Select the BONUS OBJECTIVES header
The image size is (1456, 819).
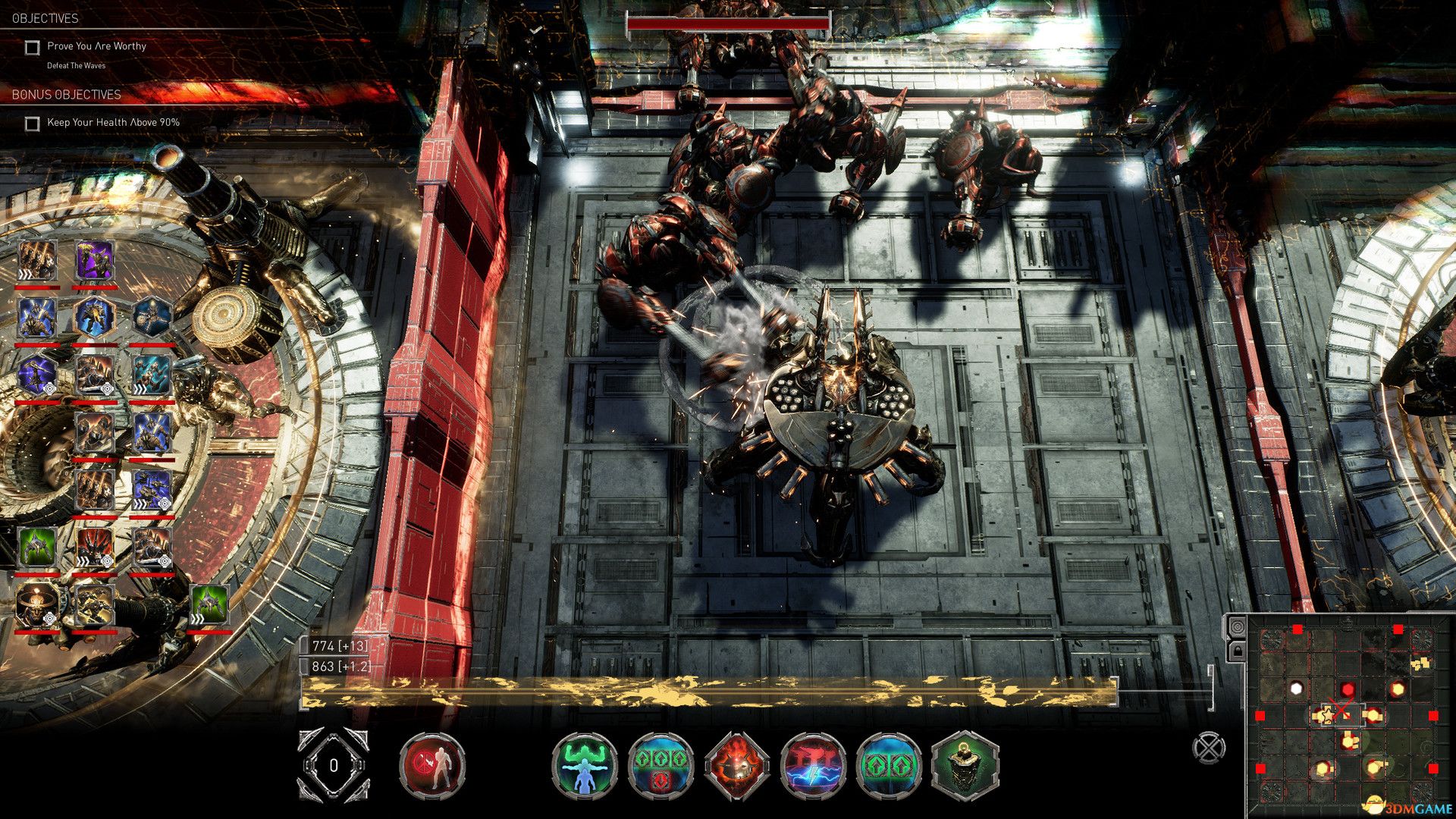(x=67, y=96)
